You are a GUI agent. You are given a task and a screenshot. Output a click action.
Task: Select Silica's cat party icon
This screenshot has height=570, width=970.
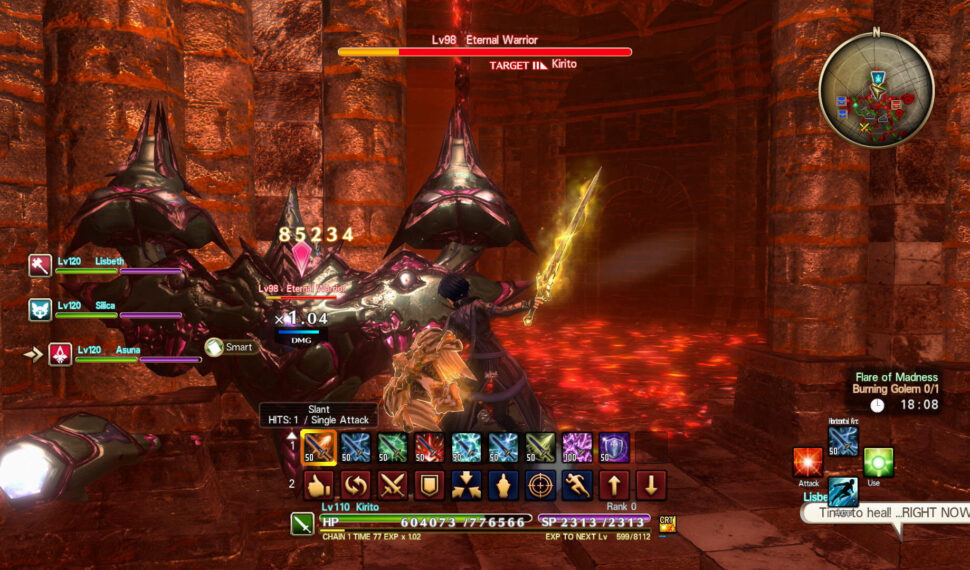coord(41,309)
